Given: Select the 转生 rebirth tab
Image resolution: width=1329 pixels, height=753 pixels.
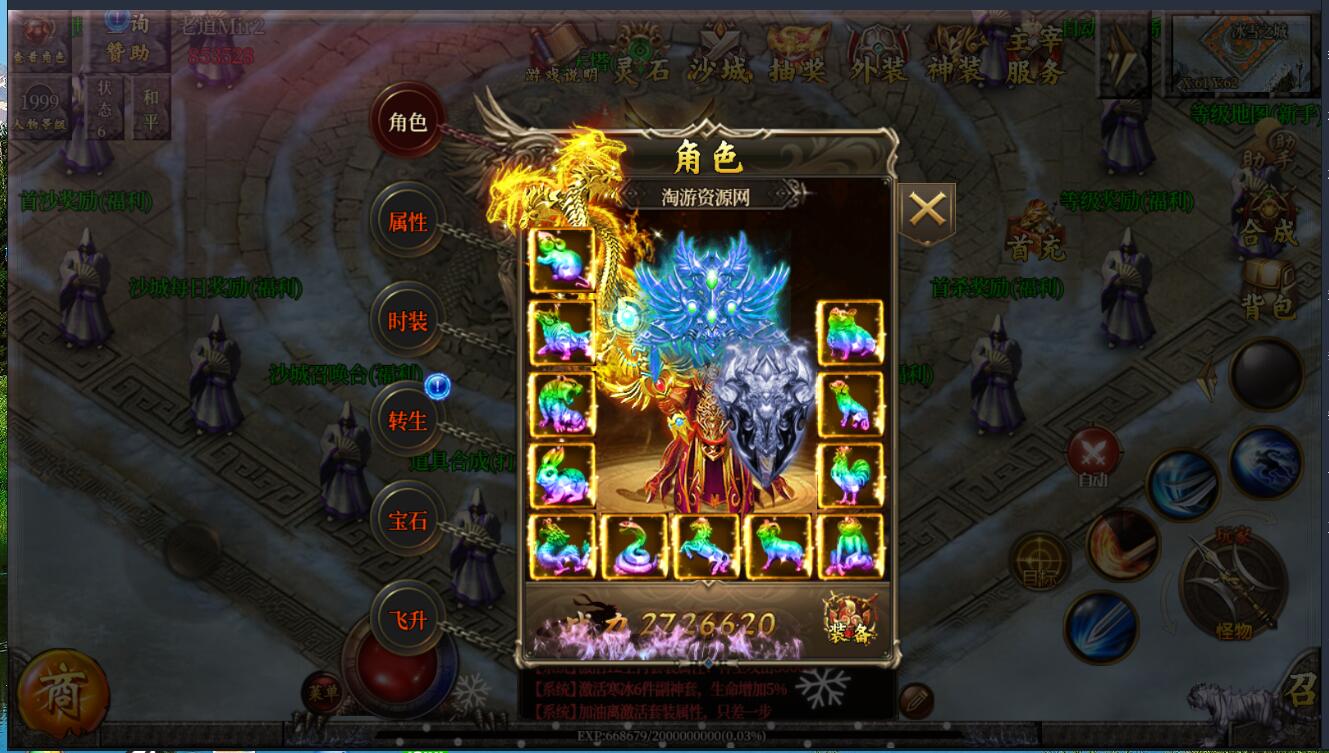Looking at the screenshot, I should point(408,421).
